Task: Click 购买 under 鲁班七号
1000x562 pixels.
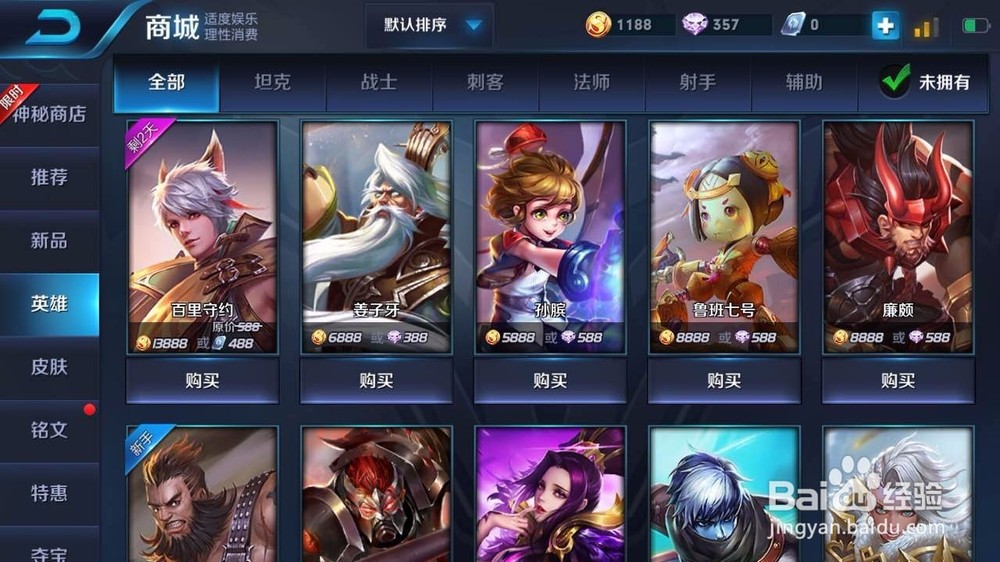Action: coord(724,381)
